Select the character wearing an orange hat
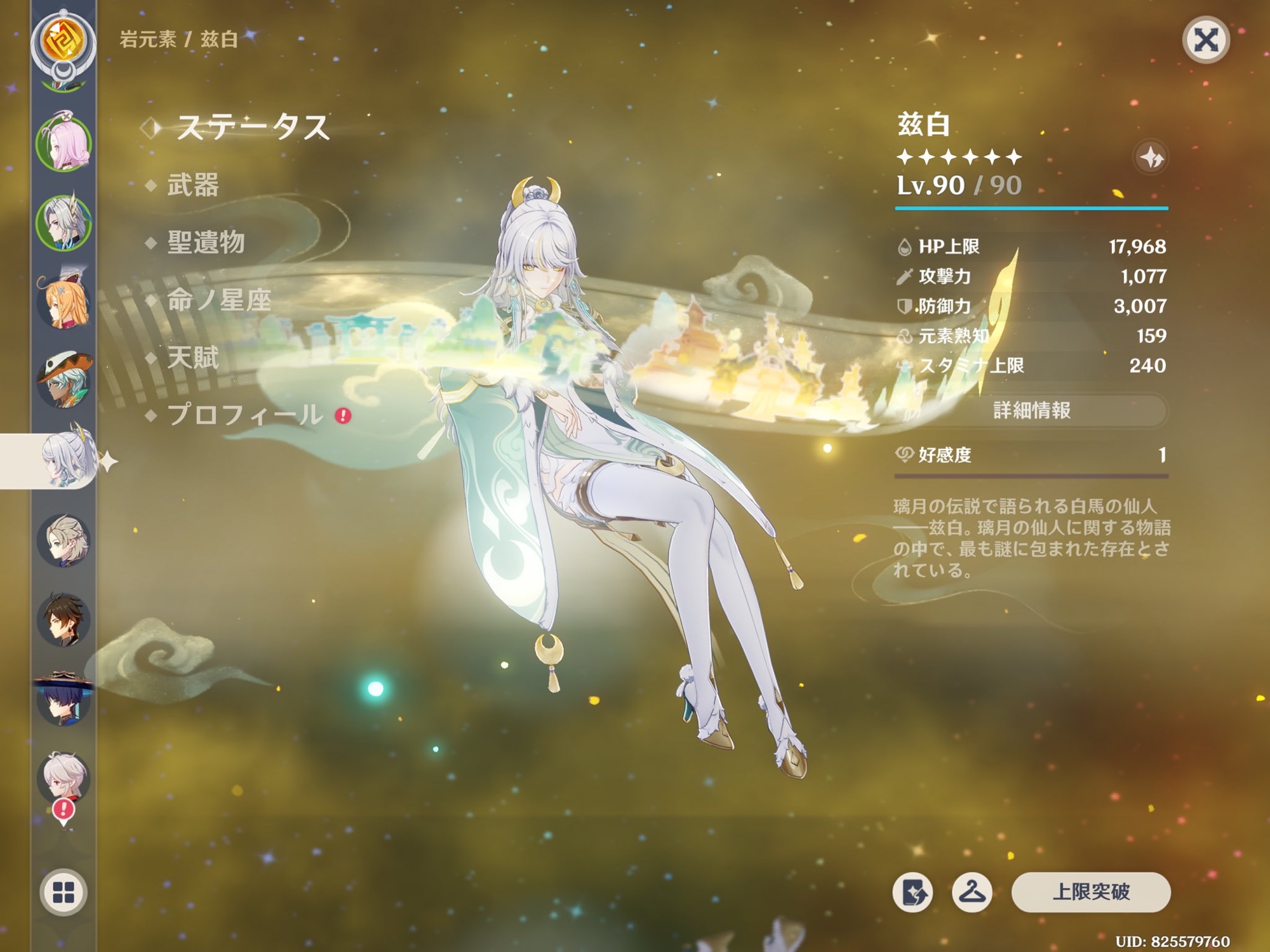The width and height of the screenshot is (1270, 952). tap(63, 381)
